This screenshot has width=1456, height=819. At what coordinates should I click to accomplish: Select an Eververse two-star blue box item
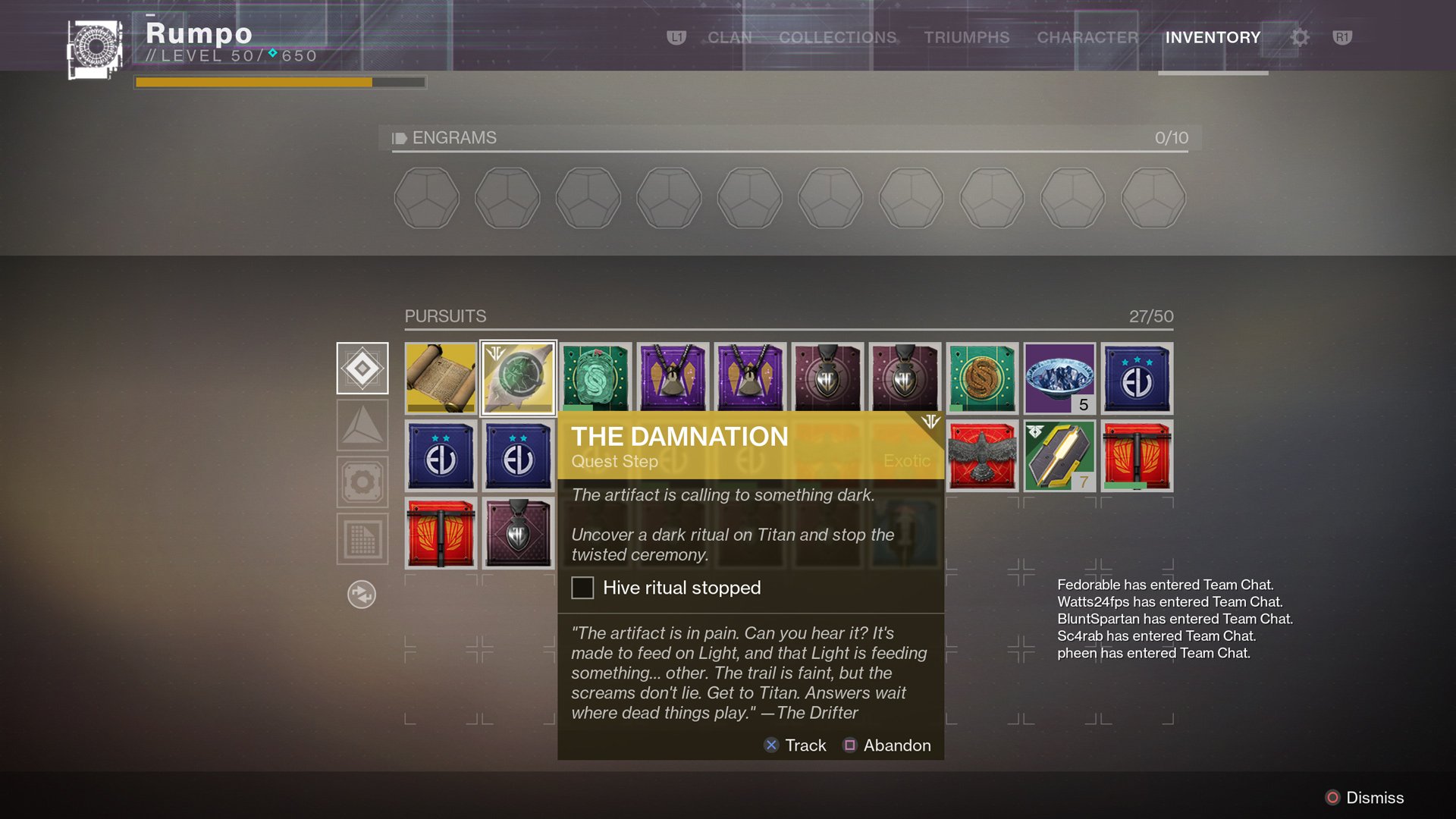coord(440,456)
